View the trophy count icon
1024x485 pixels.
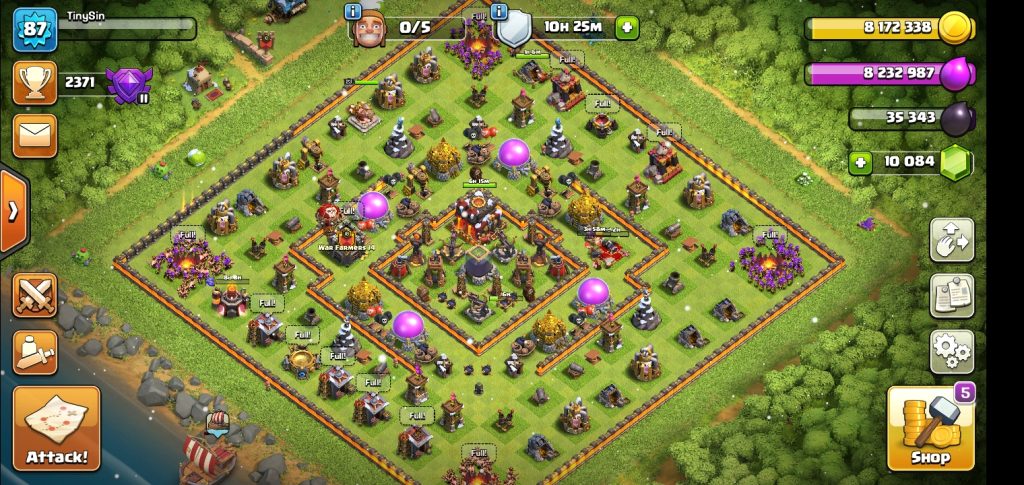click(x=35, y=82)
